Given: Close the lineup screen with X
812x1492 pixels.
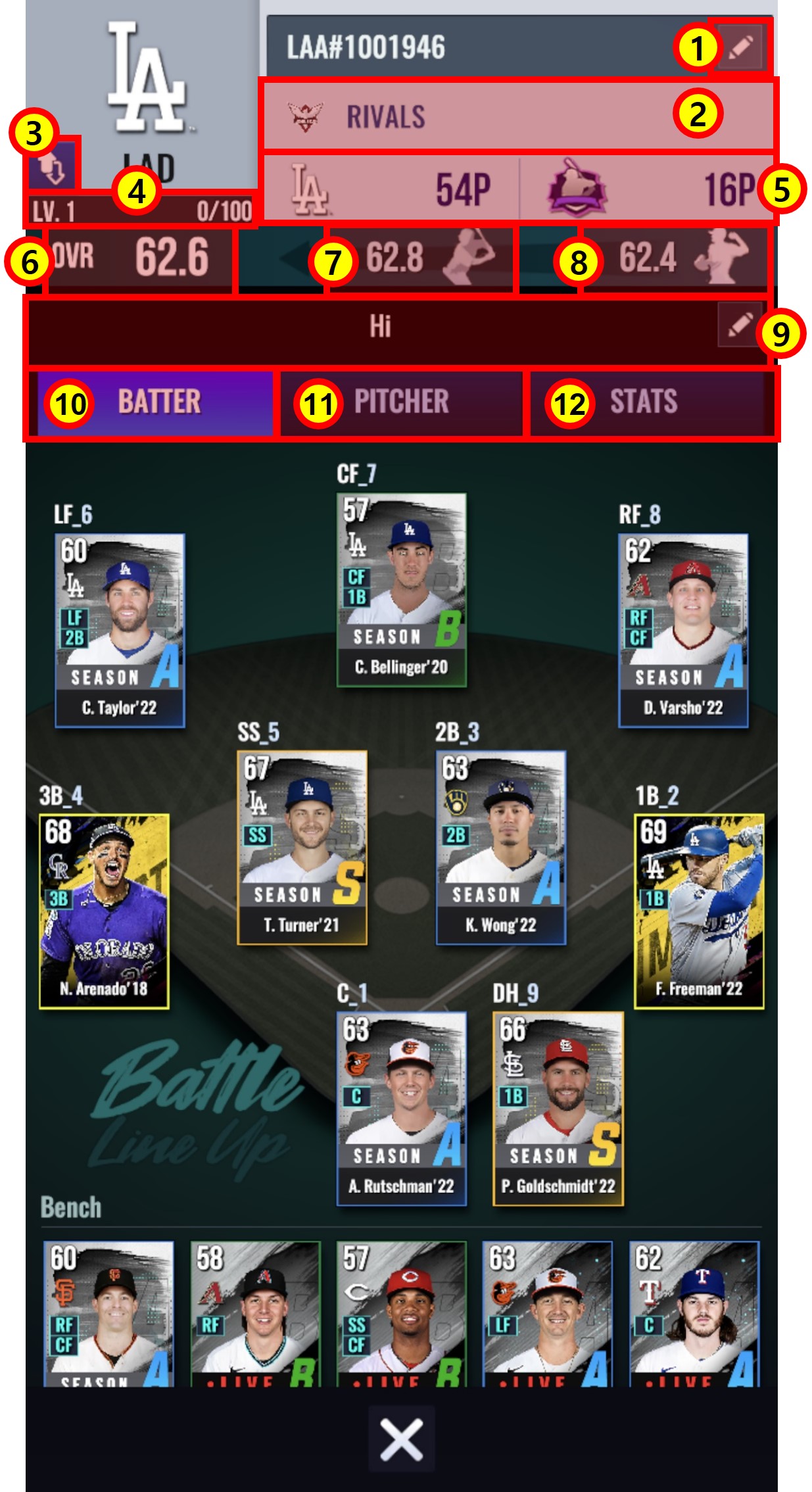Looking at the screenshot, I should [x=401, y=1439].
